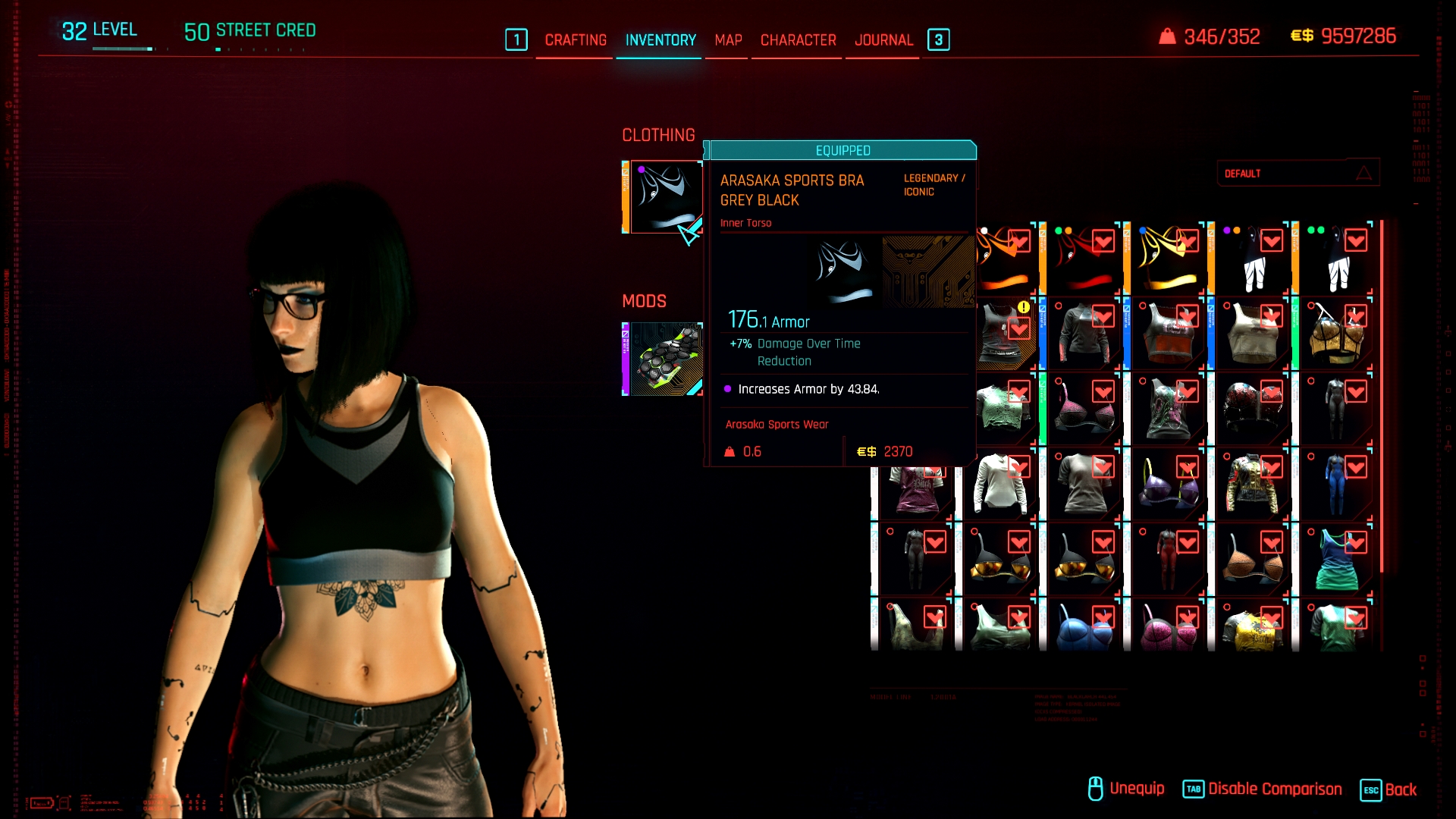Open the Character tab
This screenshot has width=1456, height=819.
click(798, 40)
